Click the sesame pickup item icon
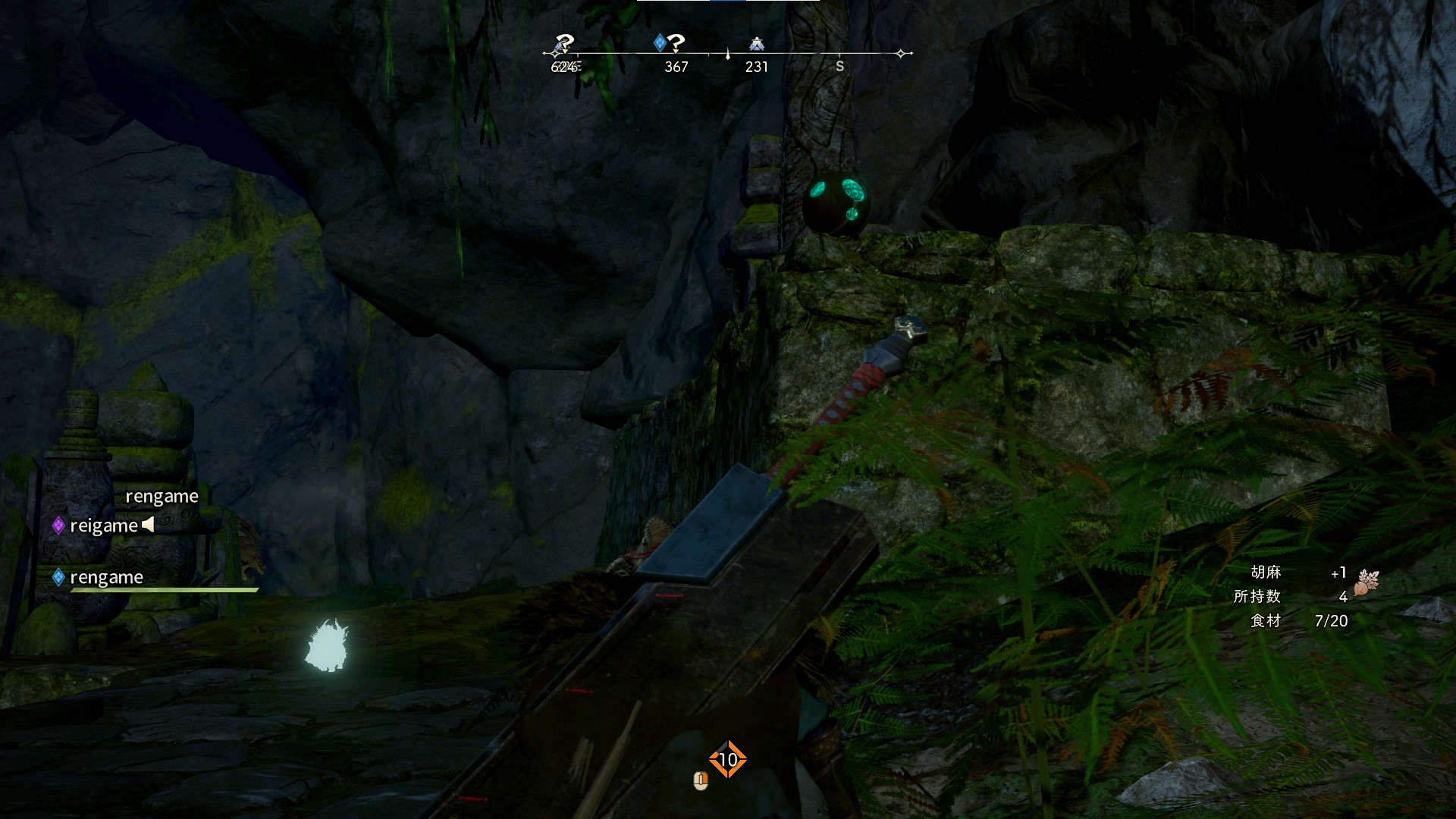1456x819 pixels. coord(1367,582)
